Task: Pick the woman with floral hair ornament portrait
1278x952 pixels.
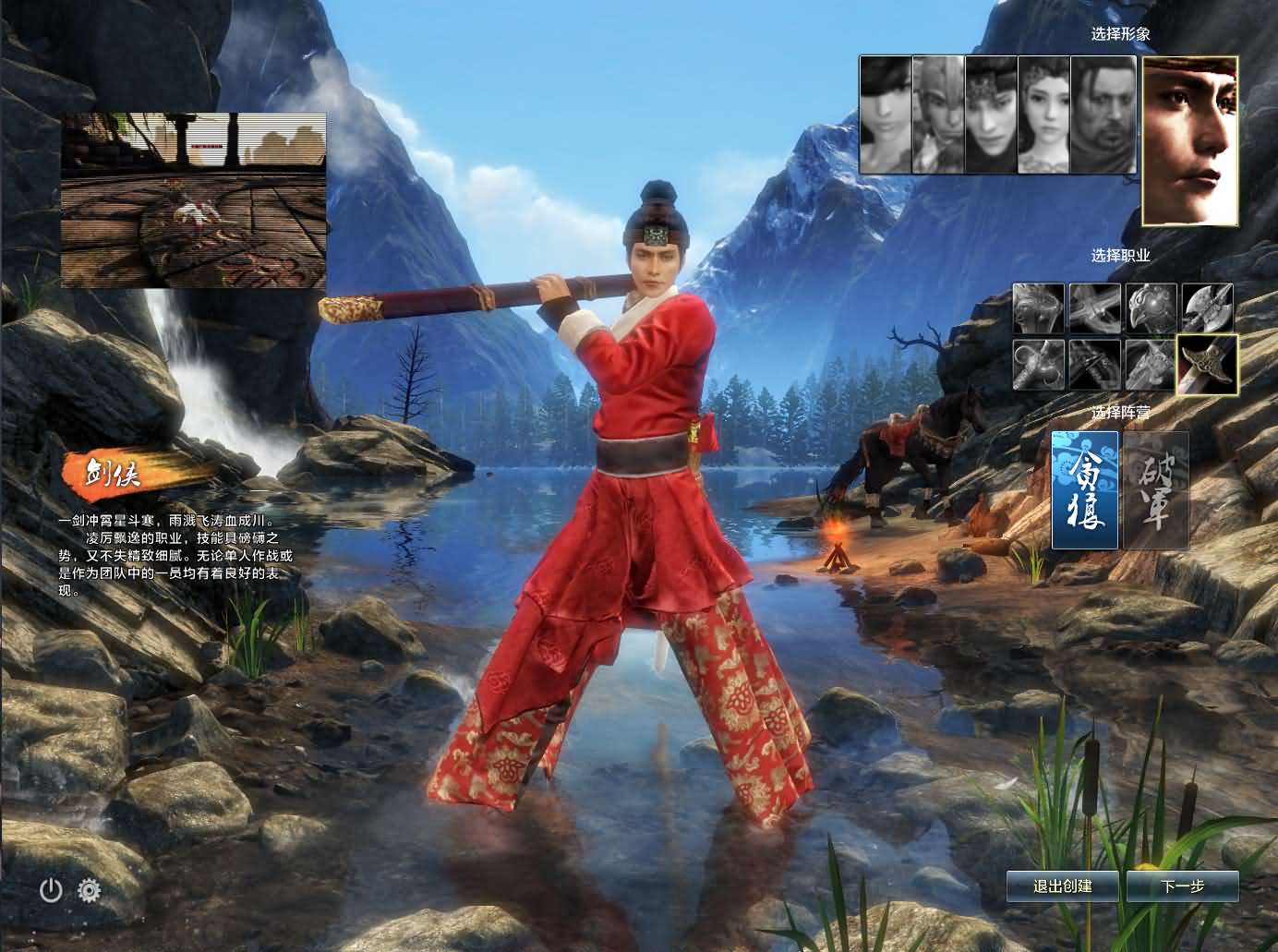Action: (x=1044, y=114)
